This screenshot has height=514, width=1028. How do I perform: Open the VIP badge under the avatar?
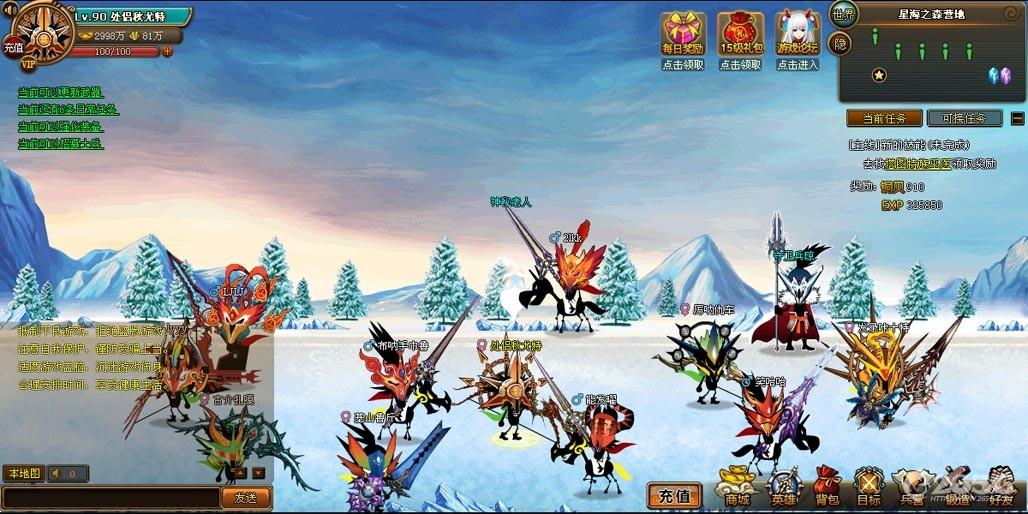(x=28, y=63)
